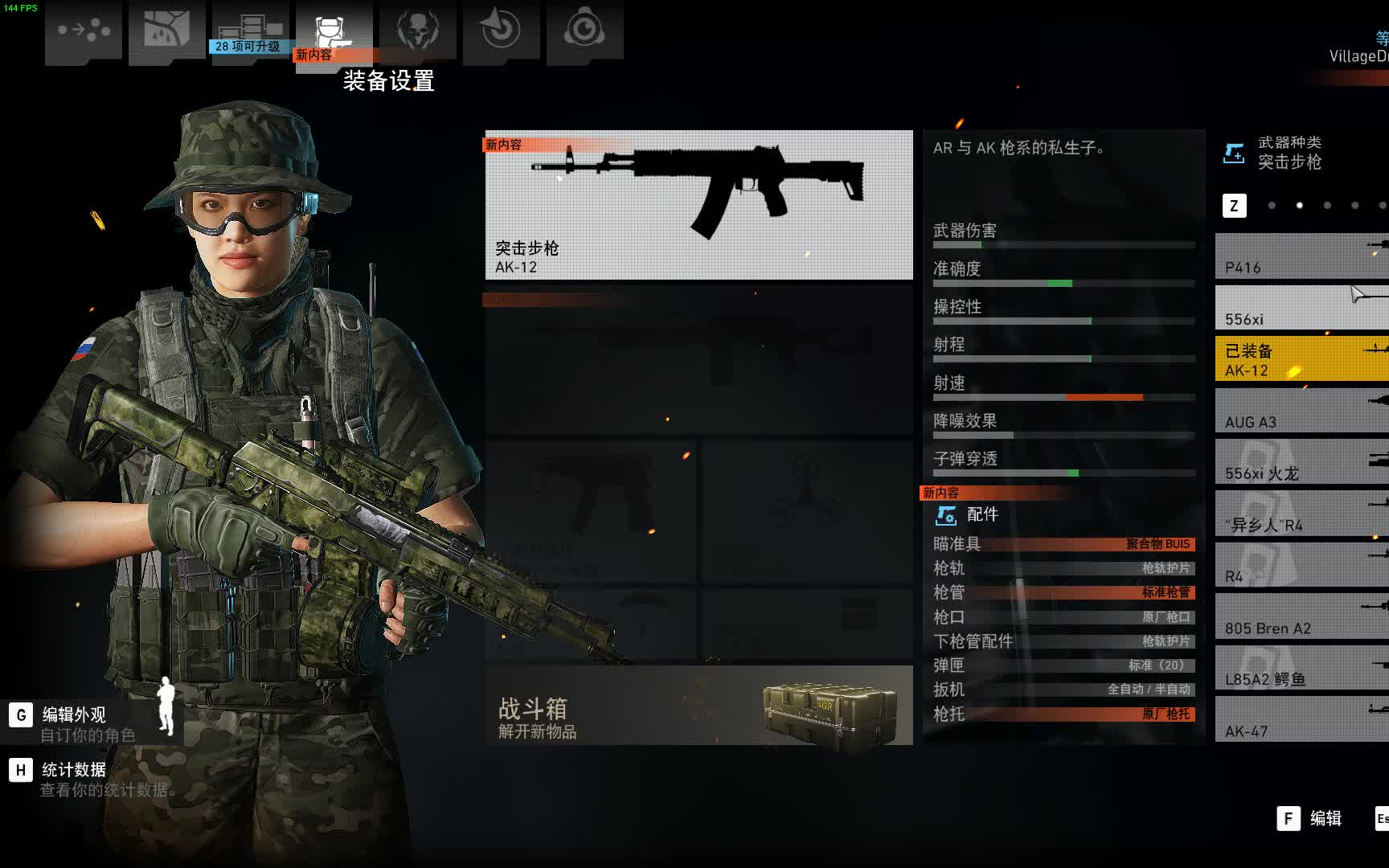Select the second pagination dot near Z
Image resolution: width=1389 pixels, height=868 pixels.
coord(1298,206)
